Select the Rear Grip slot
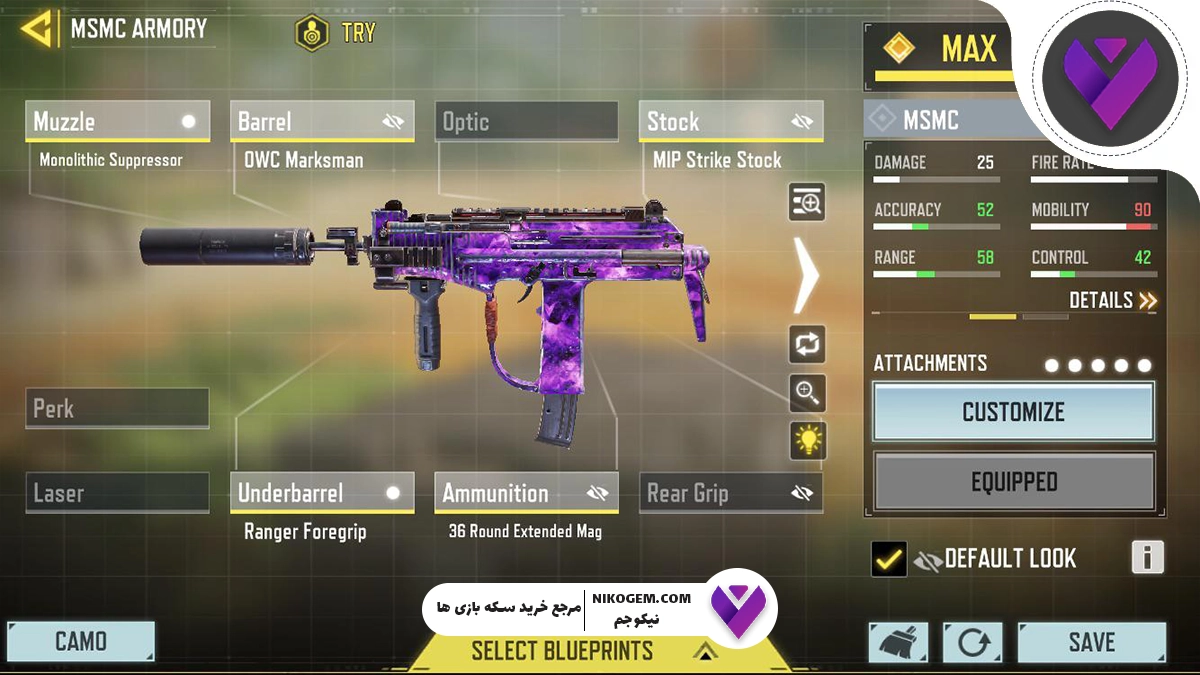The height and width of the screenshot is (675, 1200). click(730, 493)
